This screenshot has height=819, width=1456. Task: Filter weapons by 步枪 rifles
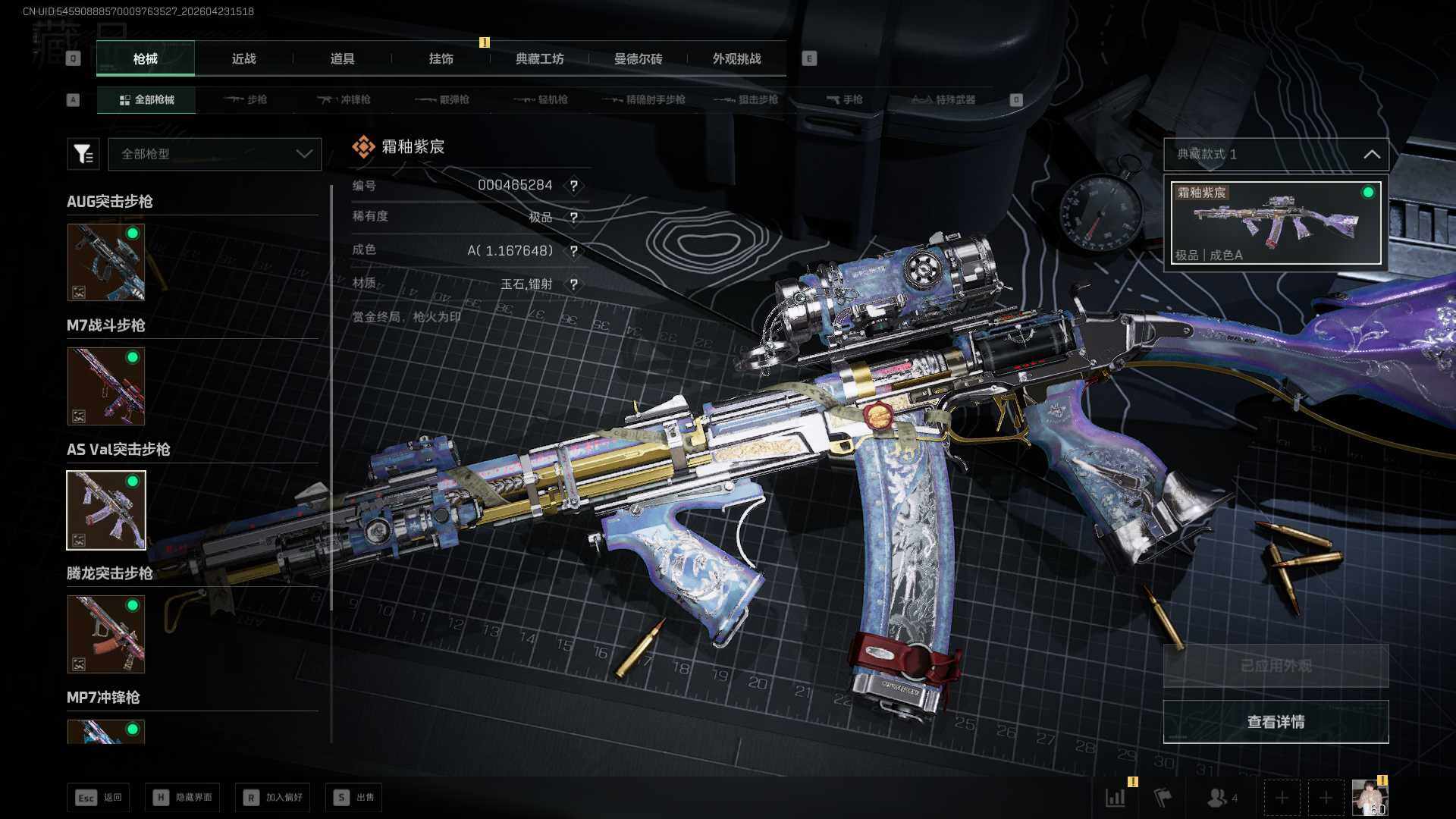tap(246, 99)
